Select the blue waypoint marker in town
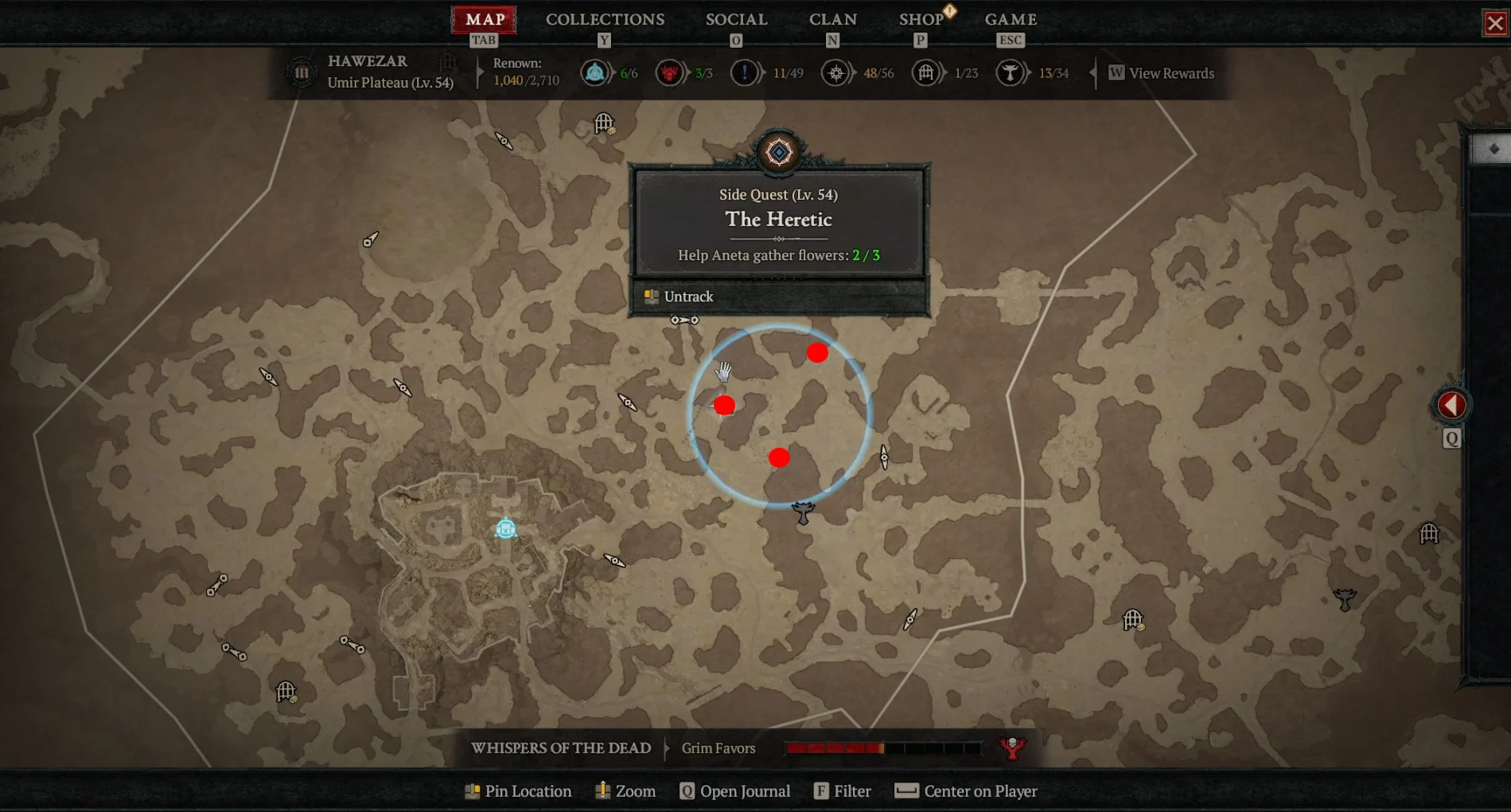The height and width of the screenshot is (812, 1511). pyautogui.click(x=506, y=528)
